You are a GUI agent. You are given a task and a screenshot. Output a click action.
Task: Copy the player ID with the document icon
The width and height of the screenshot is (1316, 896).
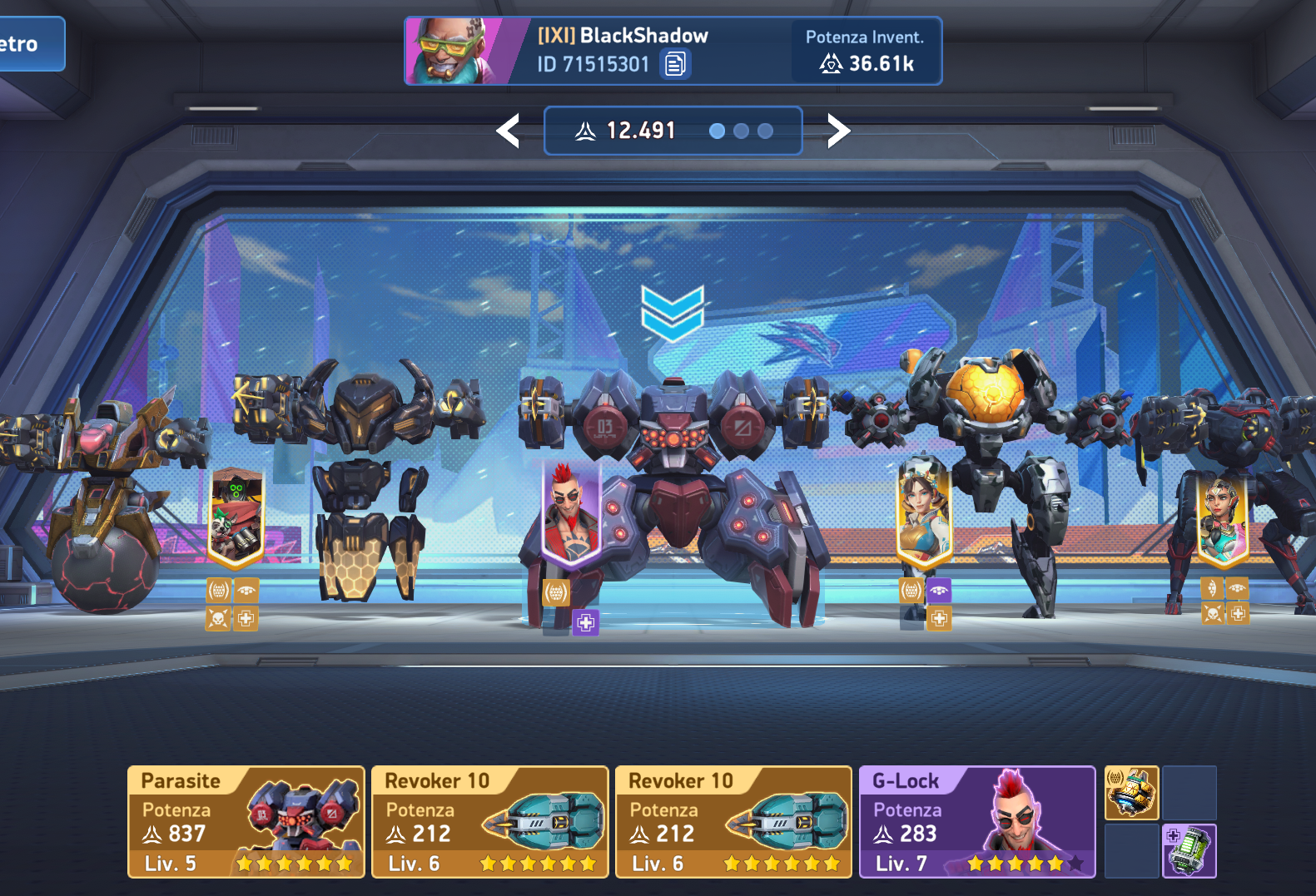click(x=675, y=64)
